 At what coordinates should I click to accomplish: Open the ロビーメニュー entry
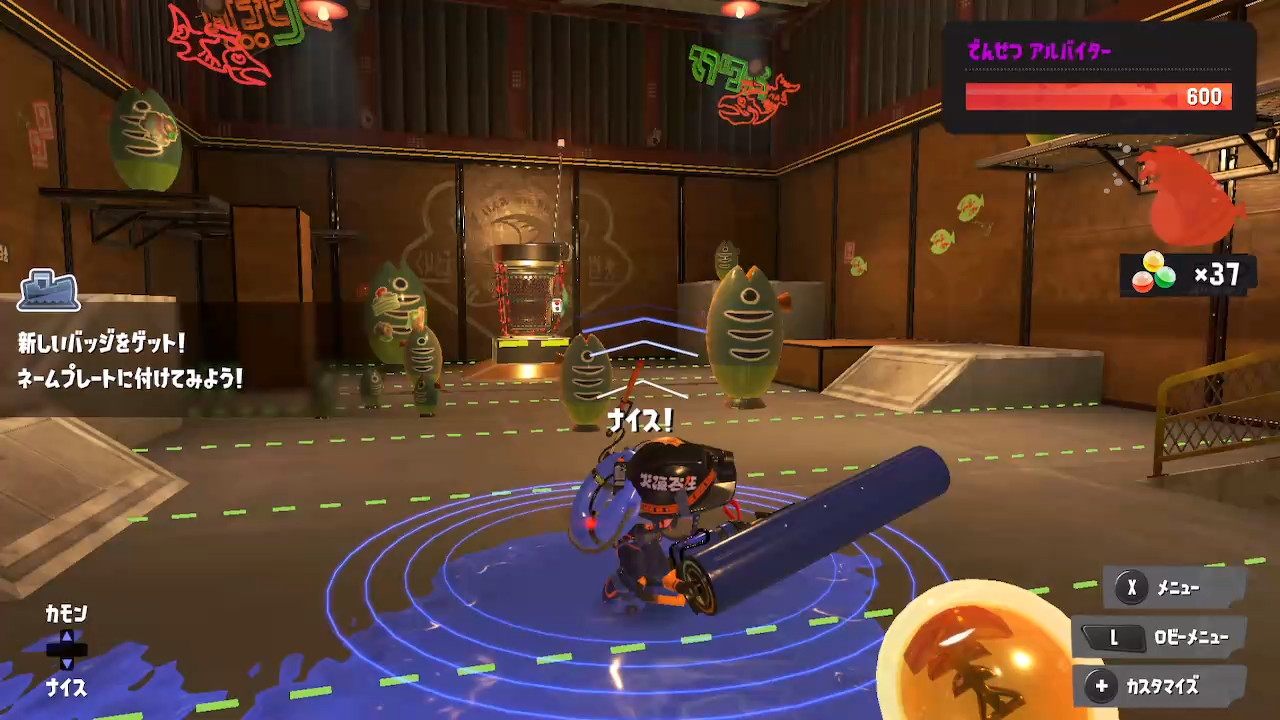tap(1161, 637)
